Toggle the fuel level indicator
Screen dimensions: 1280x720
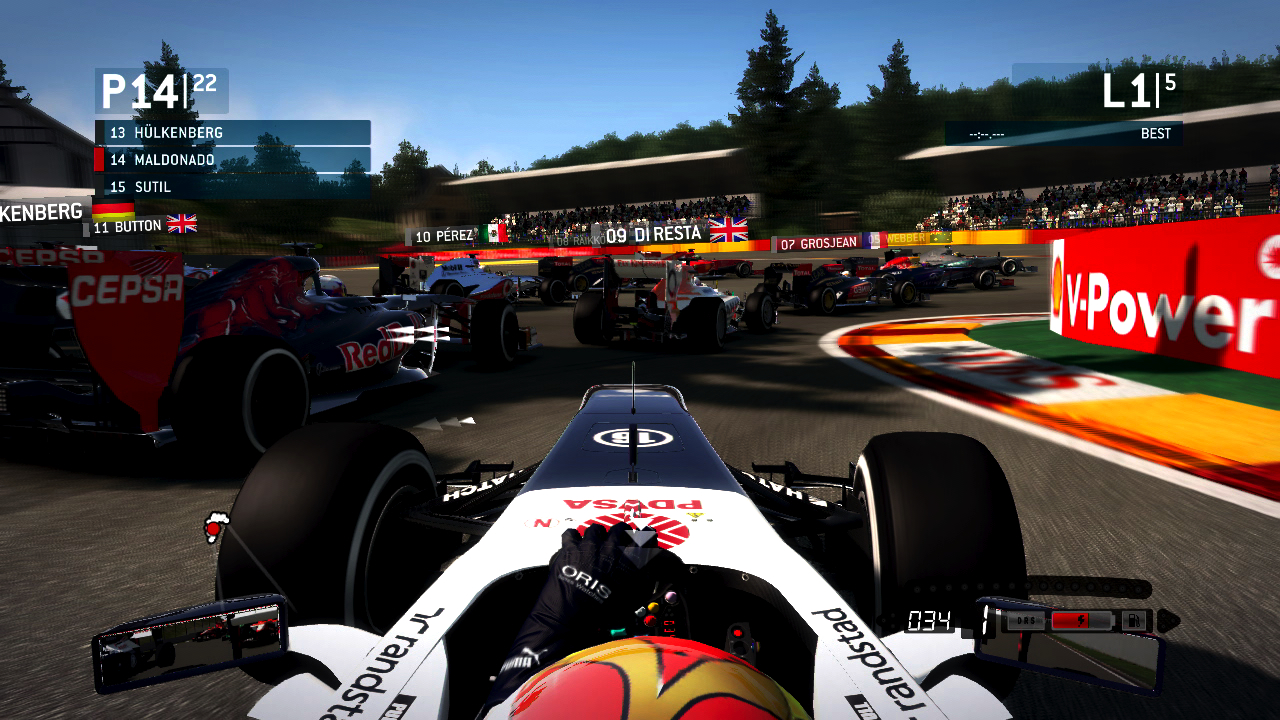[1135, 620]
